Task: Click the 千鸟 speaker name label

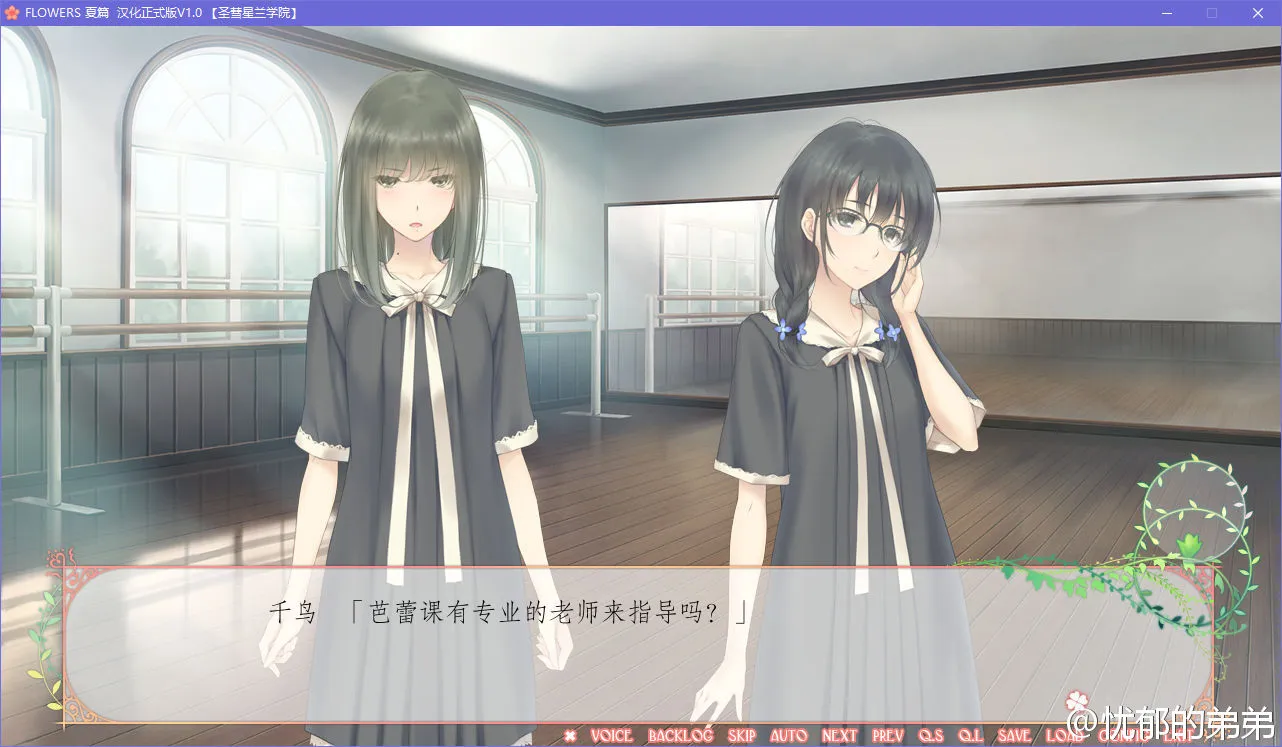Action: coord(291,612)
